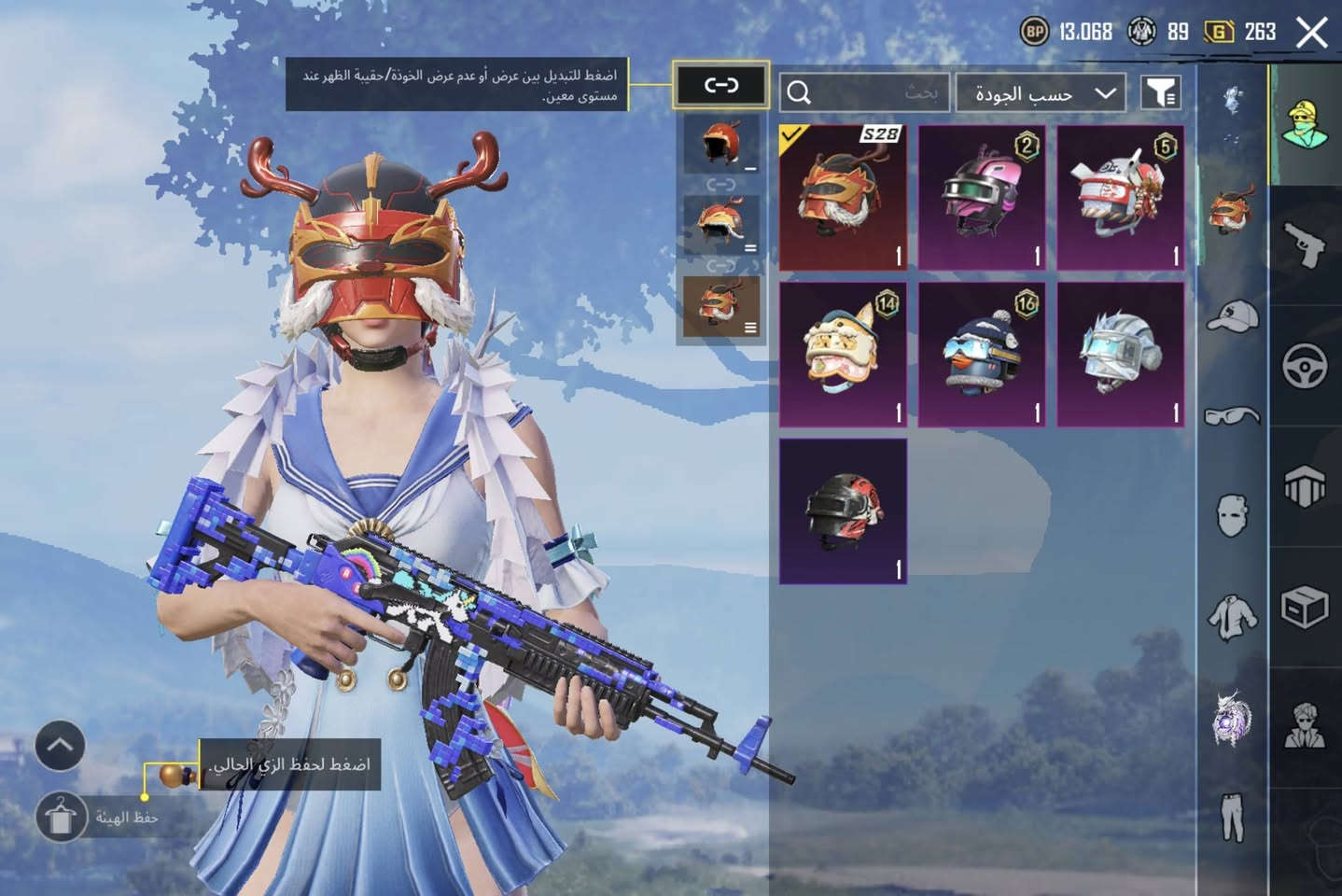Show the face mask tab
Image resolution: width=1342 pixels, height=896 pixels.
[x=1232, y=514]
